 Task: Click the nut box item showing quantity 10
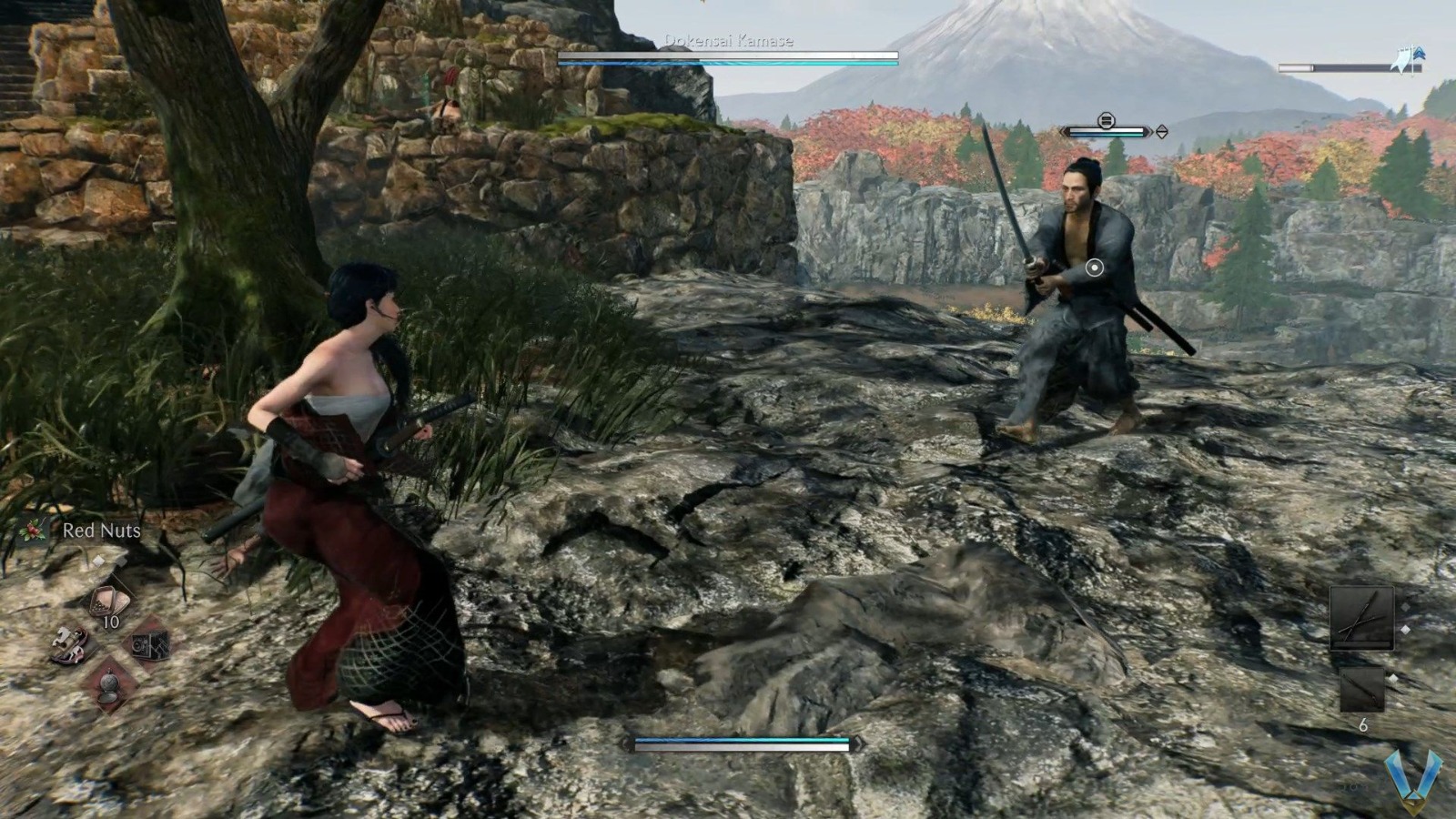point(109,602)
